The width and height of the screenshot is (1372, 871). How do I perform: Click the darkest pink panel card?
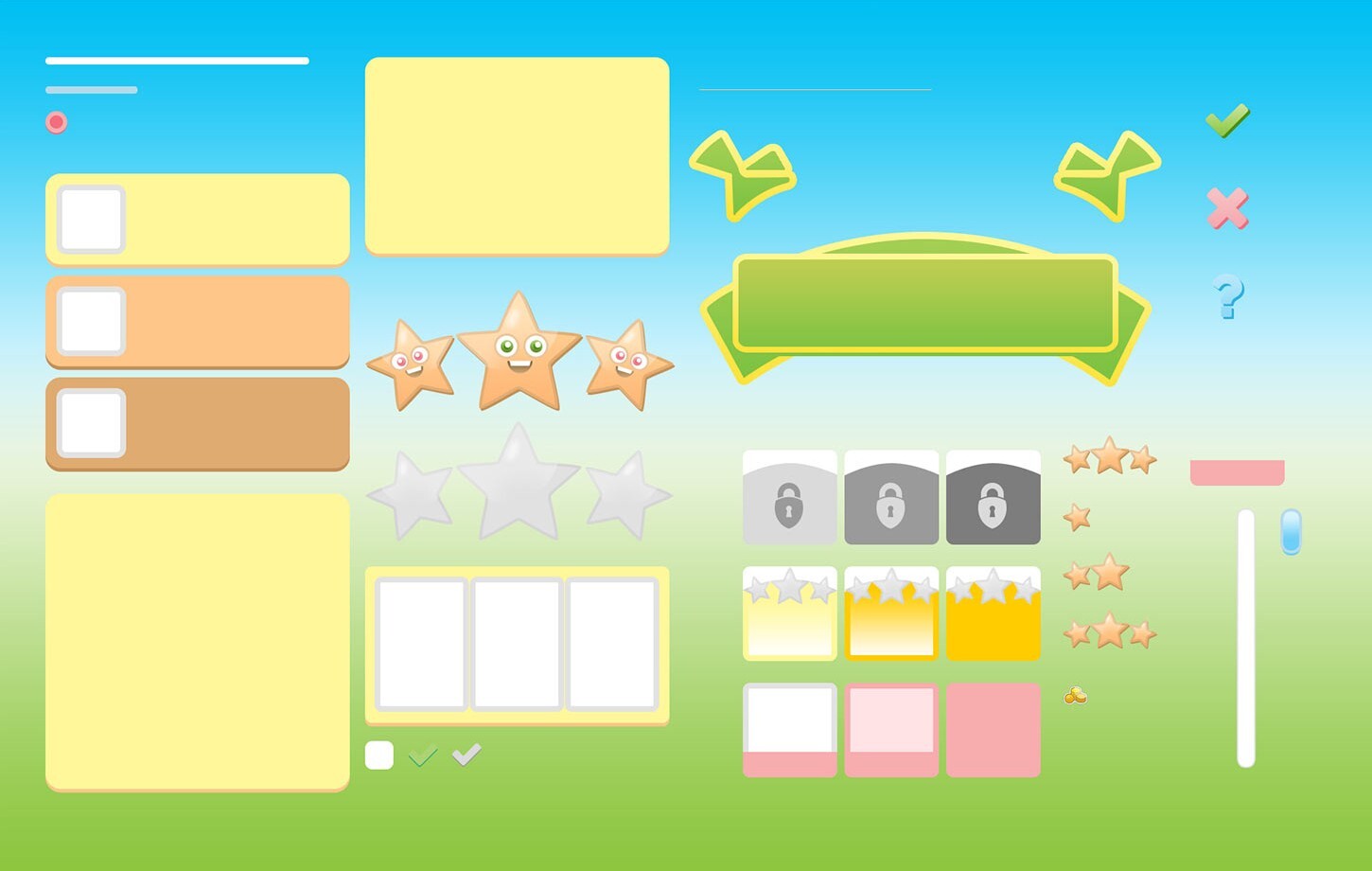(993, 730)
